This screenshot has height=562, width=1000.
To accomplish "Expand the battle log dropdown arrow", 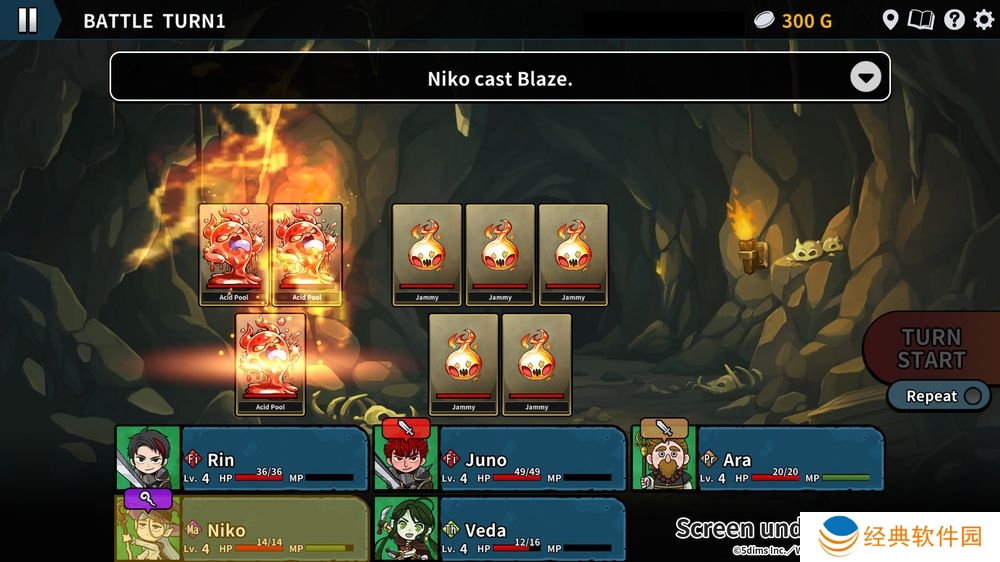I will pyautogui.click(x=866, y=77).
